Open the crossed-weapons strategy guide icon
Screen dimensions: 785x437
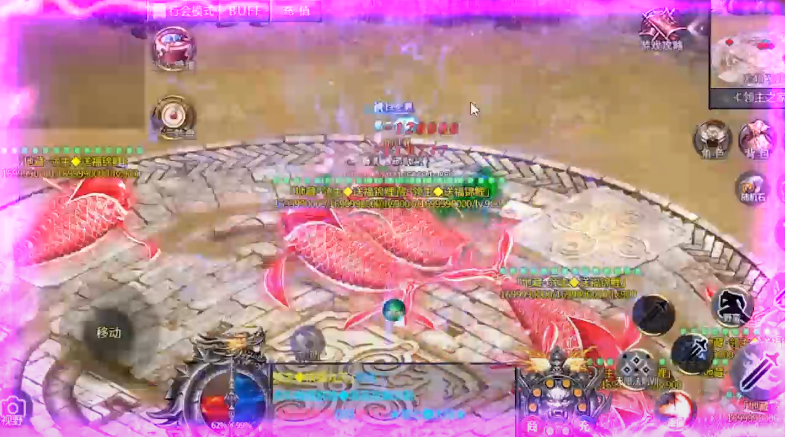[x=661, y=28]
